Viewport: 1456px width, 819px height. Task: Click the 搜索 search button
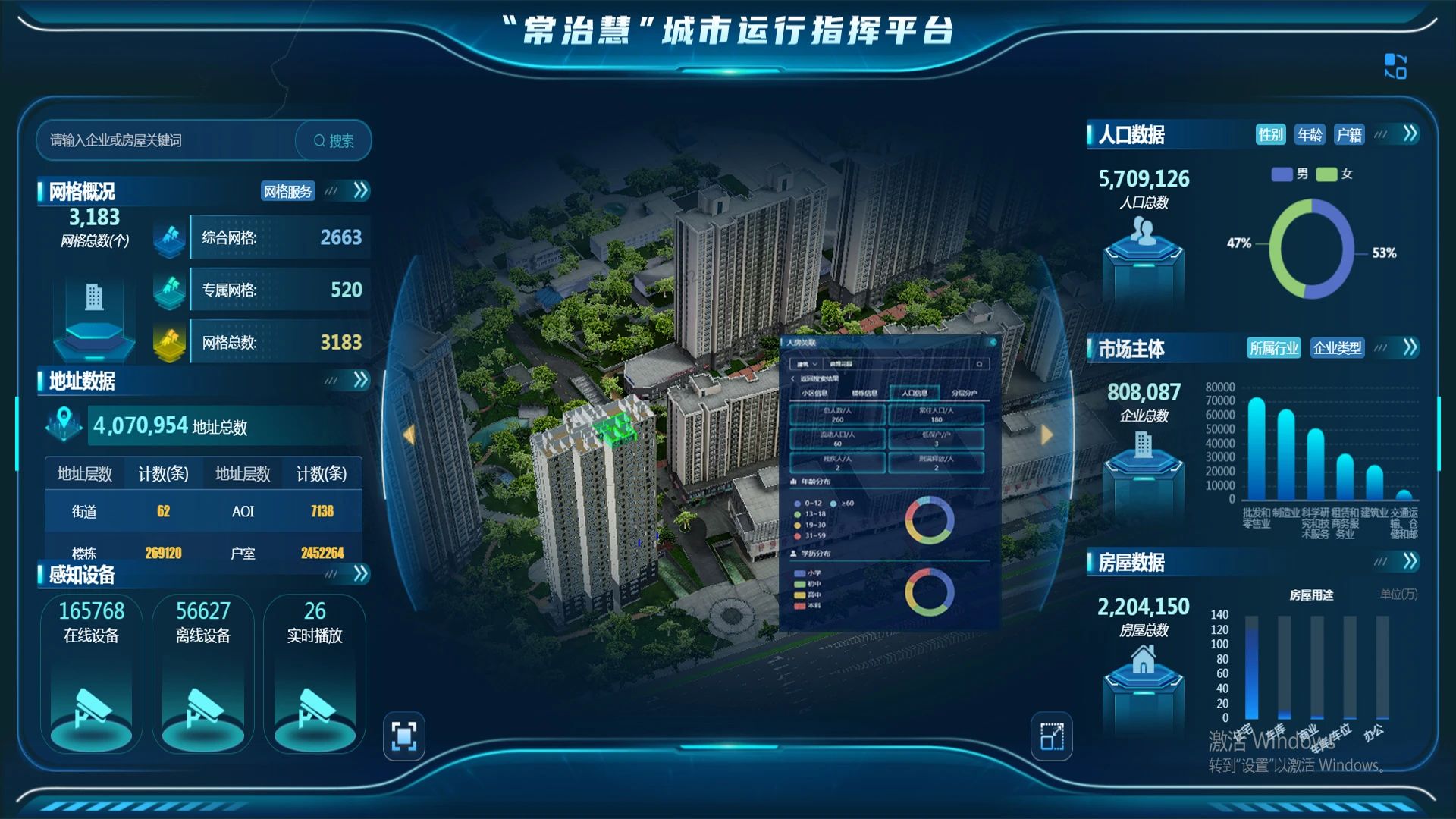click(x=334, y=140)
